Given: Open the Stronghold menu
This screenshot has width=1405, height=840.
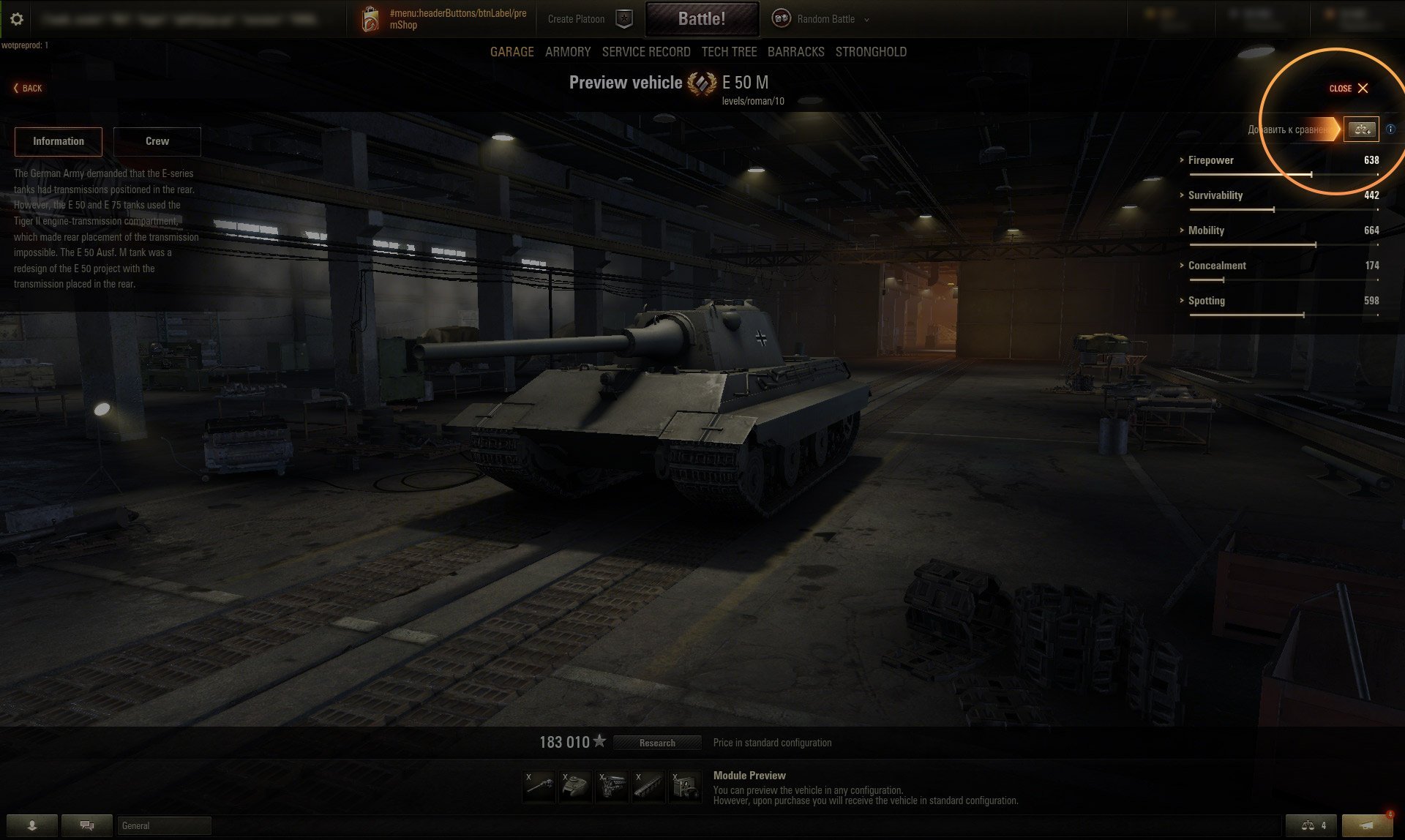Looking at the screenshot, I should tap(871, 52).
